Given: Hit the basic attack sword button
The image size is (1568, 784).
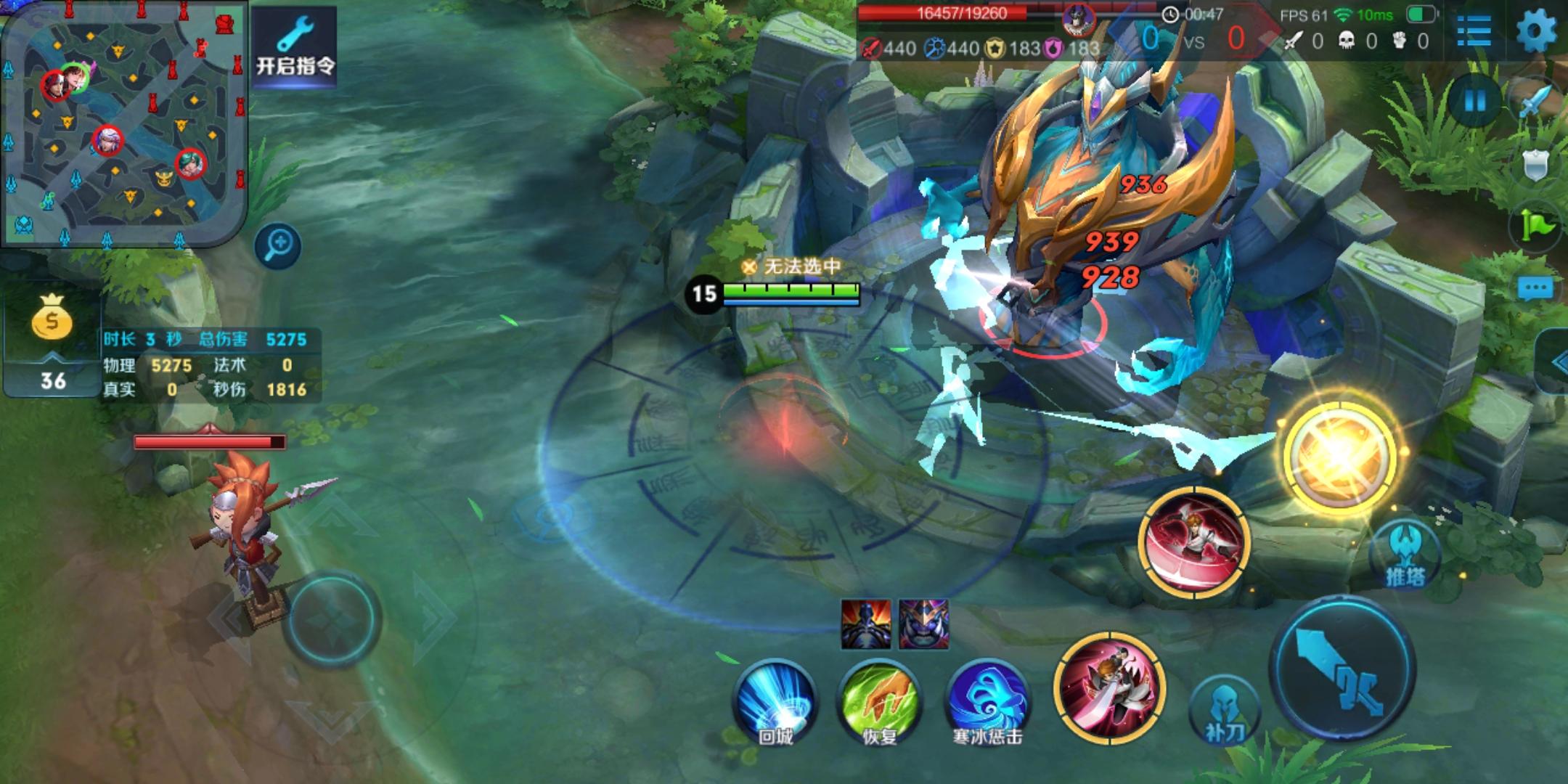Looking at the screenshot, I should pyautogui.click(x=1343, y=668).
